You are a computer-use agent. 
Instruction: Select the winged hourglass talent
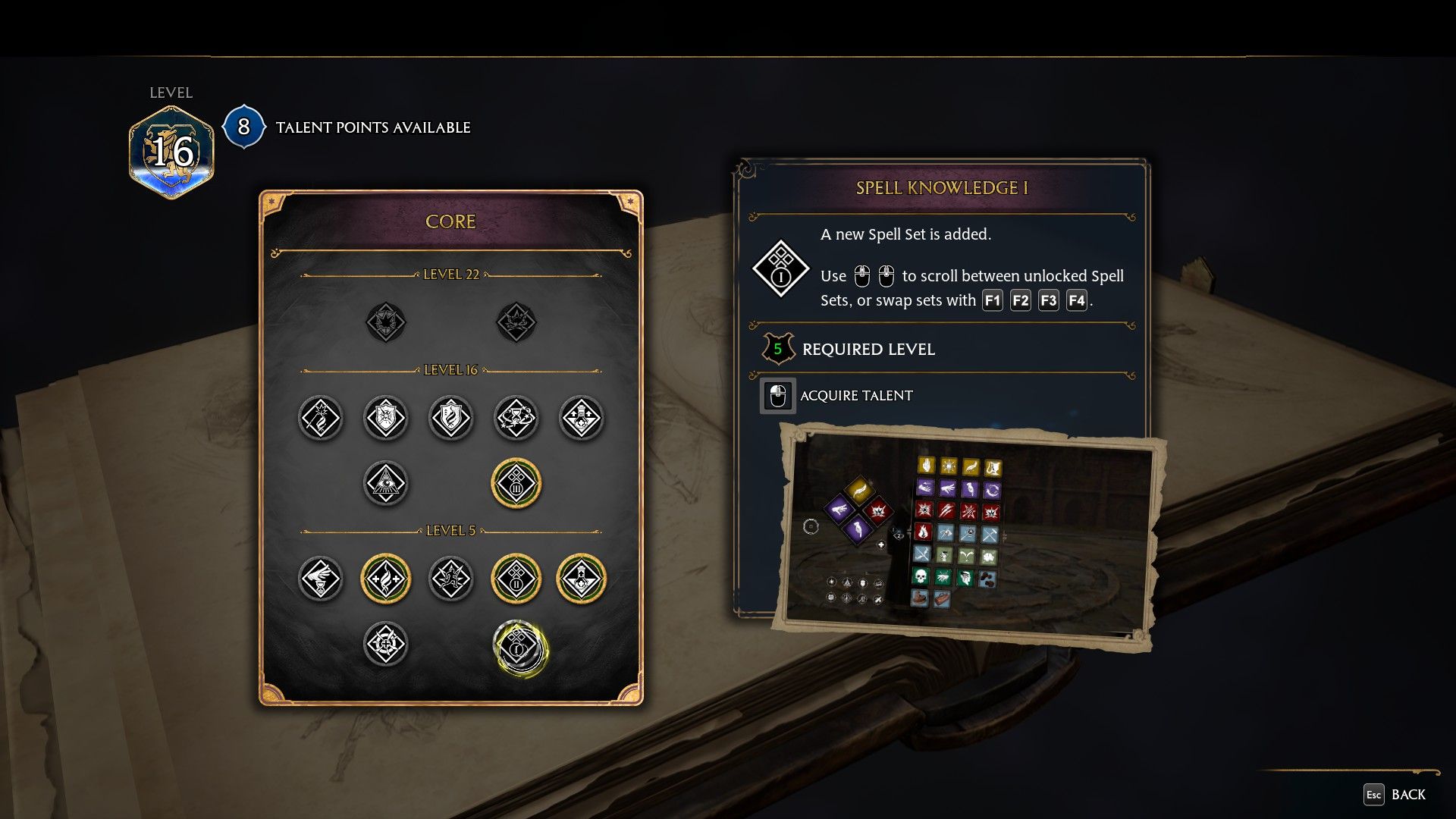tap(321, 579)
